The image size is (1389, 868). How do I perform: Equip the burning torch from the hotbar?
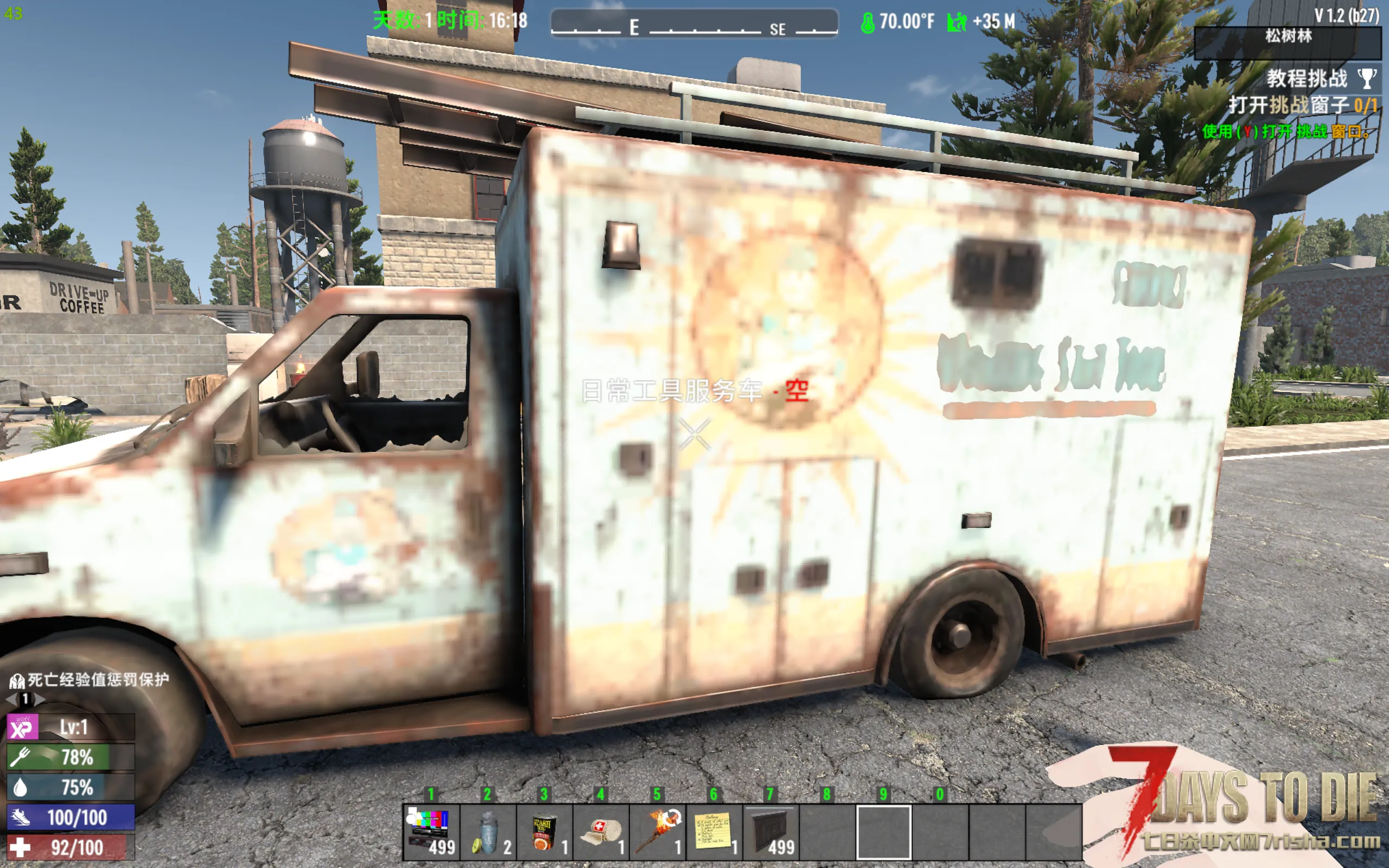pyautogui.click(x=658, y=832)
